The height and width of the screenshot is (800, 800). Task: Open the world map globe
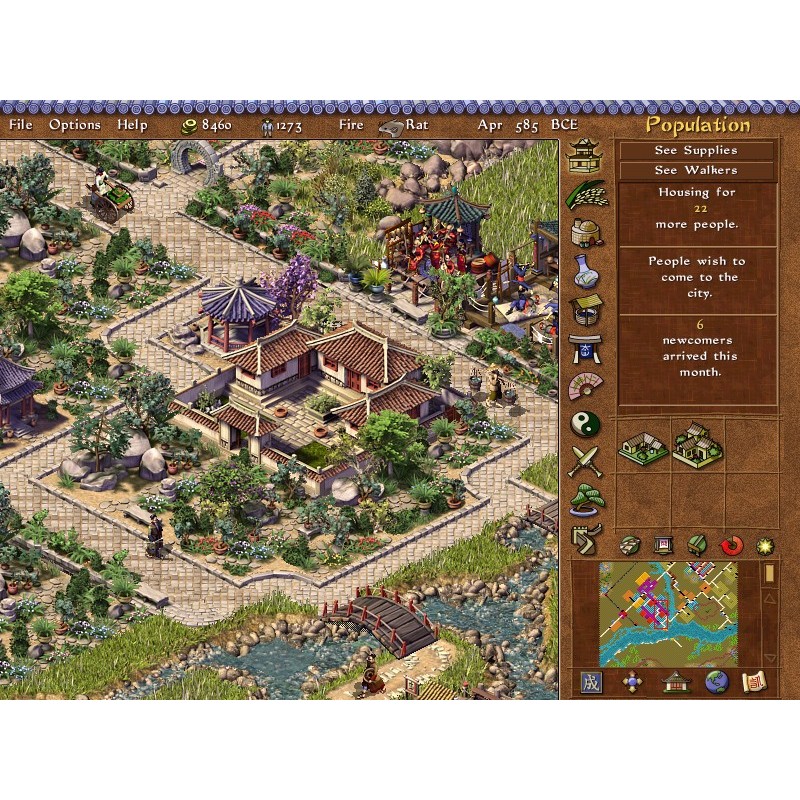coord(716,683)
